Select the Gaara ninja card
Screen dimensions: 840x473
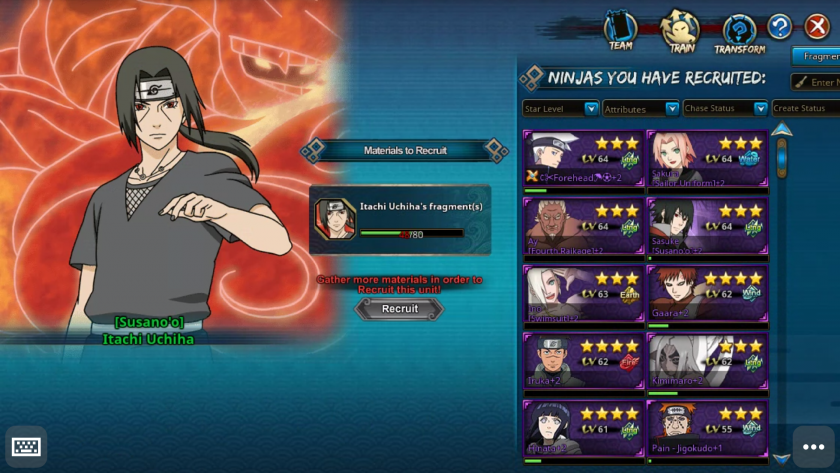pyautogui.click(x=707, y=294)
